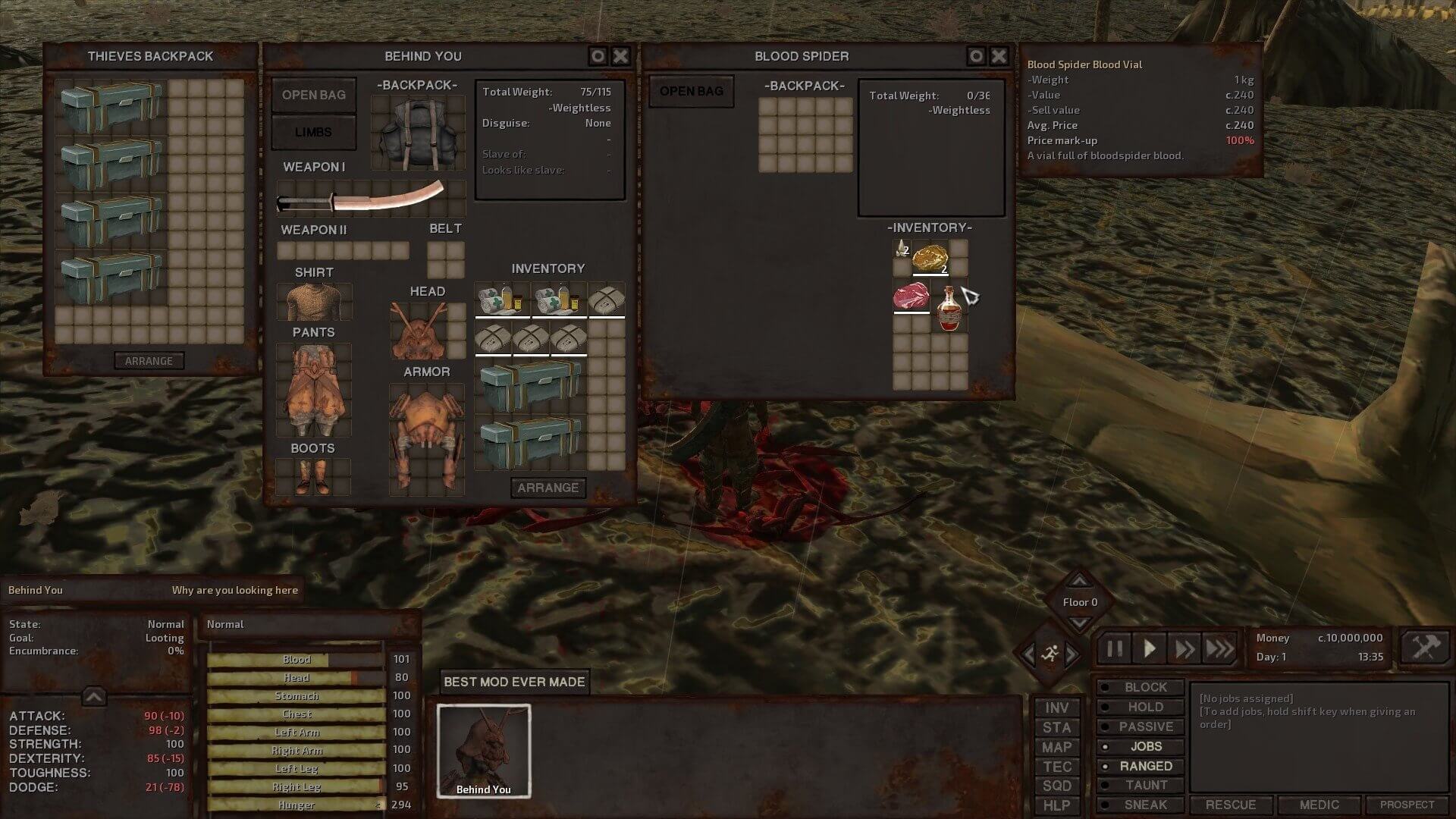
Task: Open the MAP panel
Action: 1056,747
